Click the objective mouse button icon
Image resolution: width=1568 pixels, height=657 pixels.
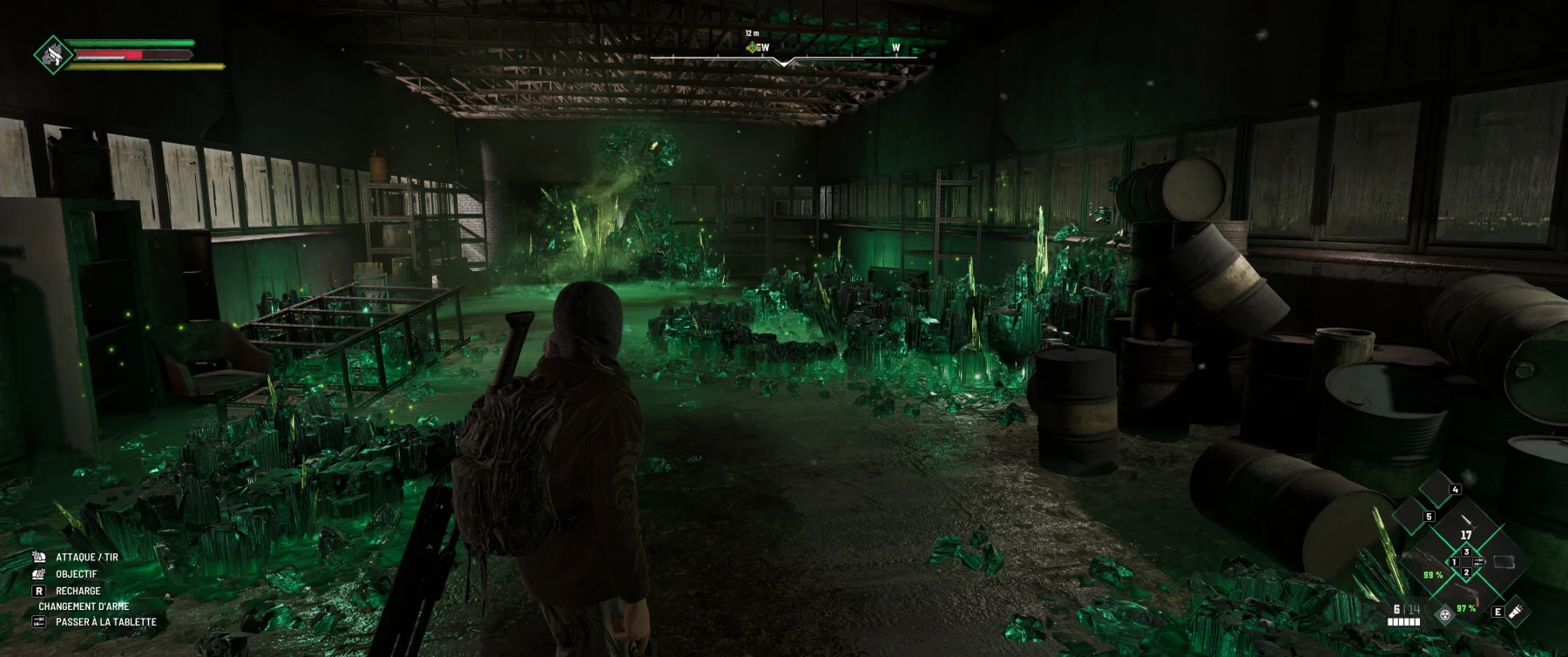click(38, 574)
